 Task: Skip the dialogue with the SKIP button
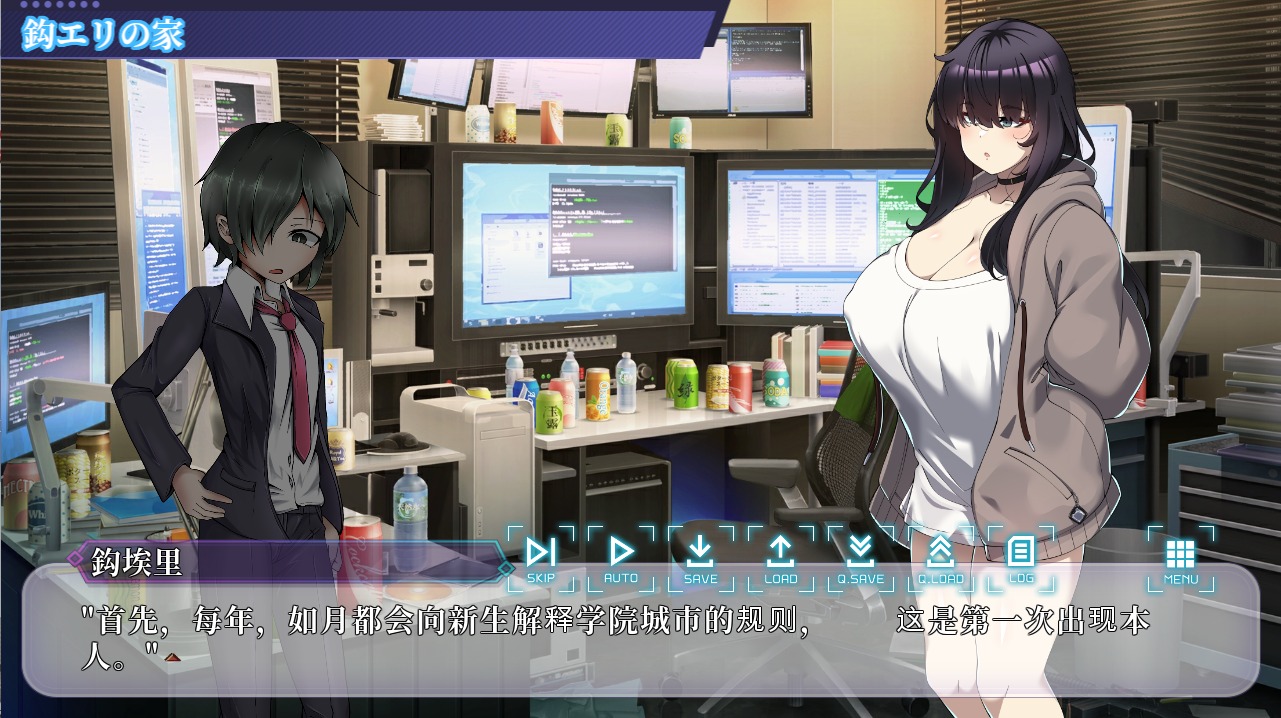point(541,558)
